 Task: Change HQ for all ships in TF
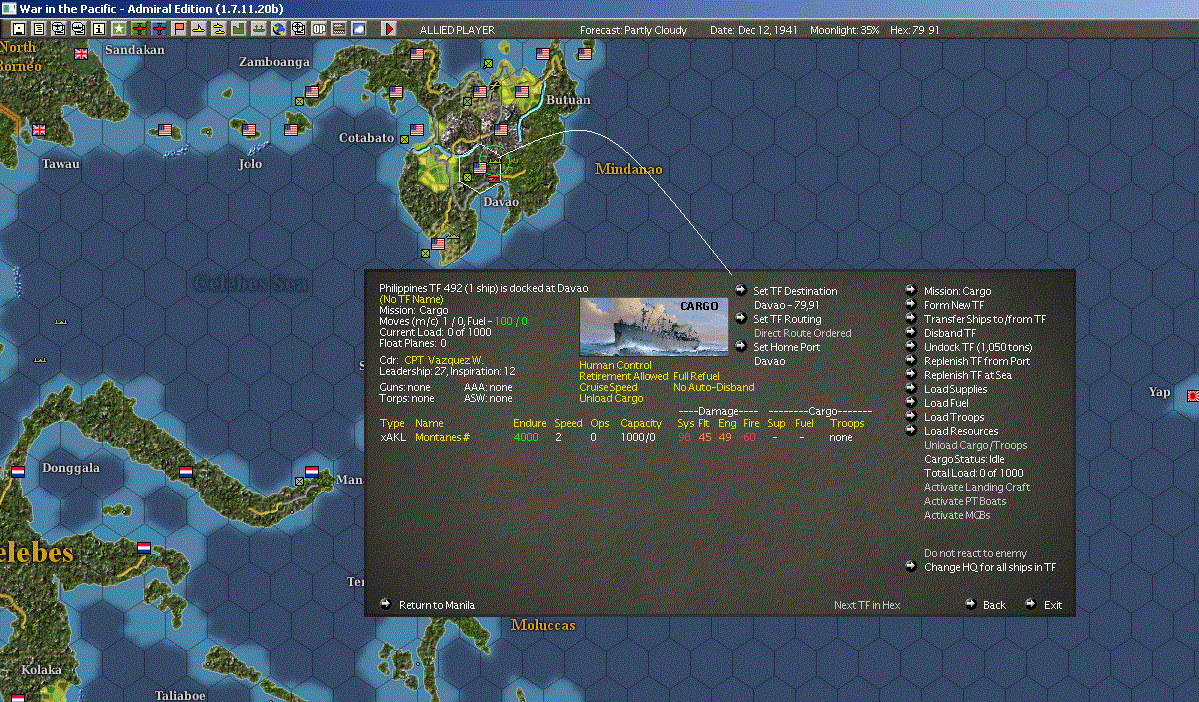coord(989,567)
